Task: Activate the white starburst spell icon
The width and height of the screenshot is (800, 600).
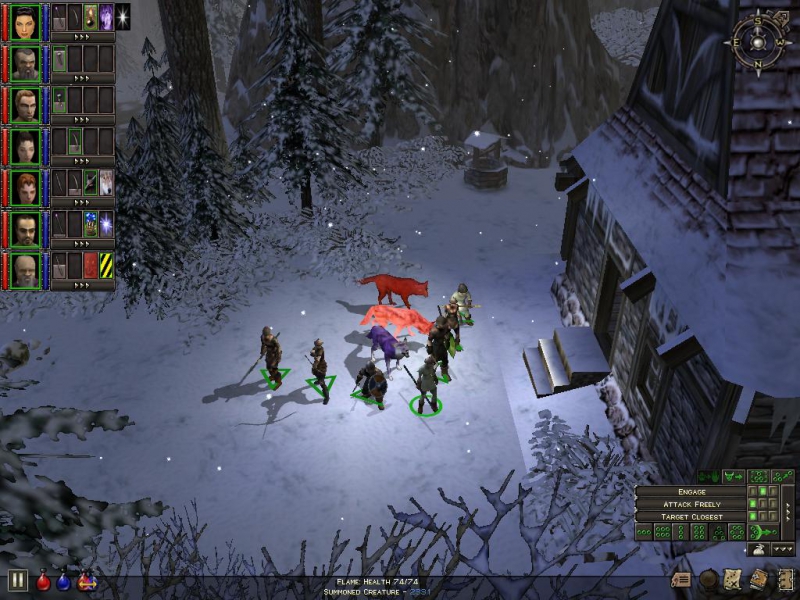Action: tap(123, 16)
